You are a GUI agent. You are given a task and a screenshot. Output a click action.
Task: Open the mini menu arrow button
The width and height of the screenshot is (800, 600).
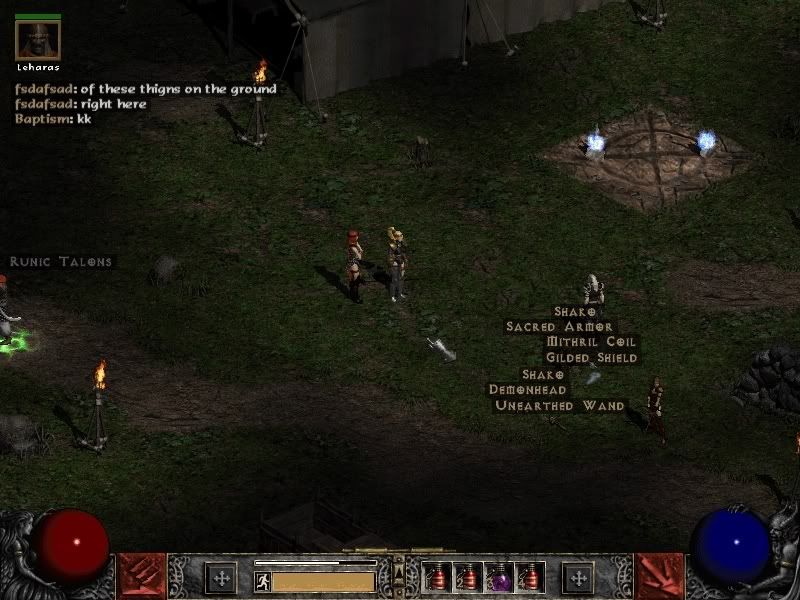click(x=399, y=574)
